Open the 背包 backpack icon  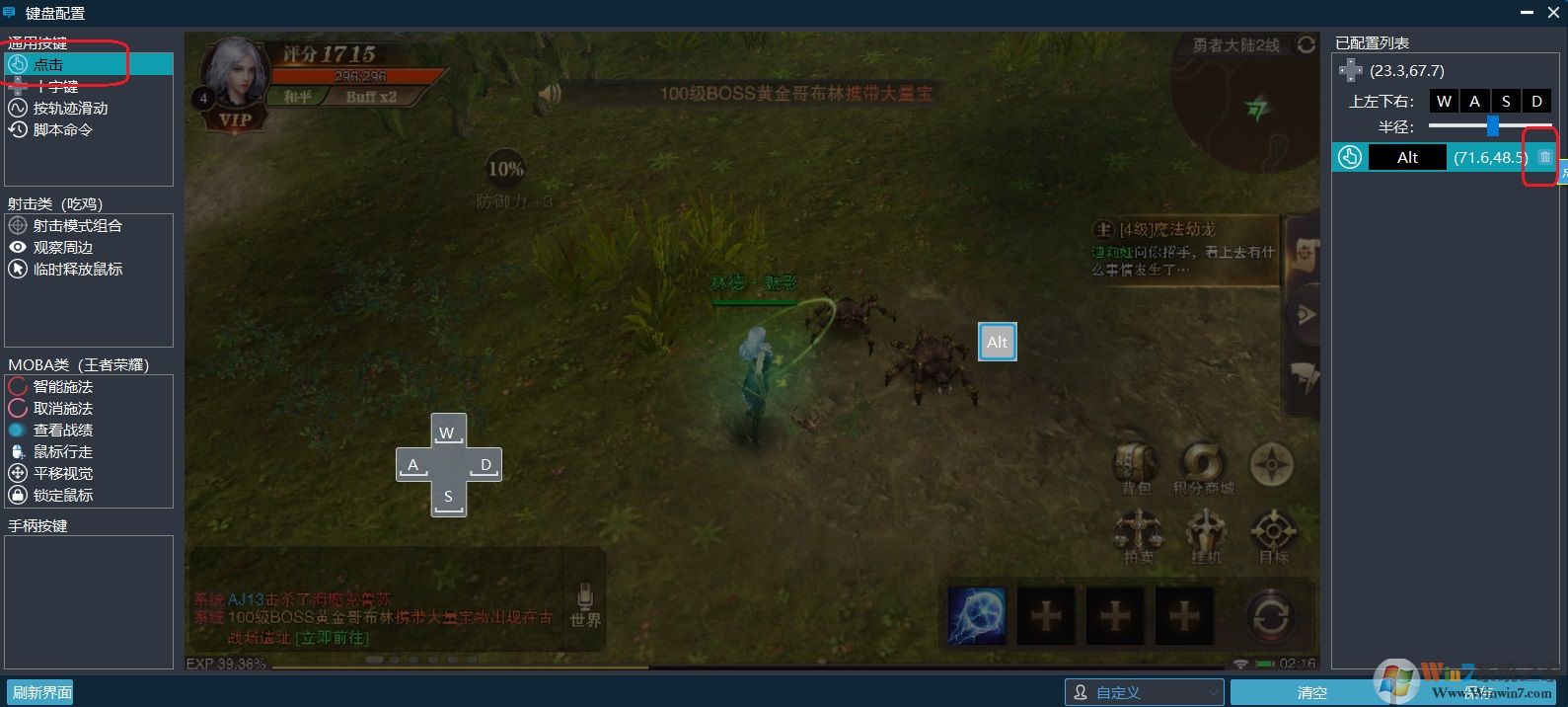tap(1136, 463)
